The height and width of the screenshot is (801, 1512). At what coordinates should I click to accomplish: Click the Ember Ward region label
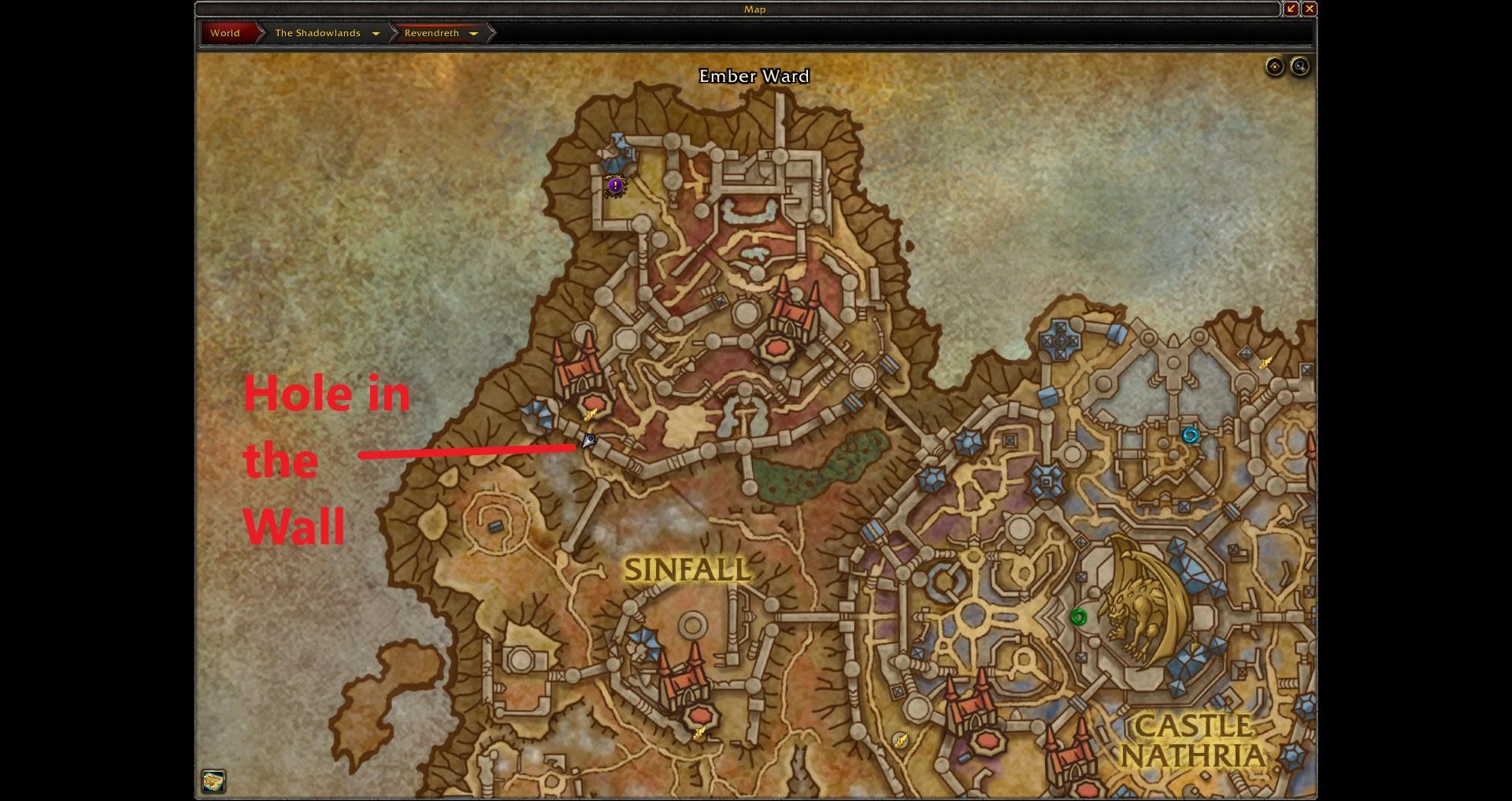tap(754, 76)
